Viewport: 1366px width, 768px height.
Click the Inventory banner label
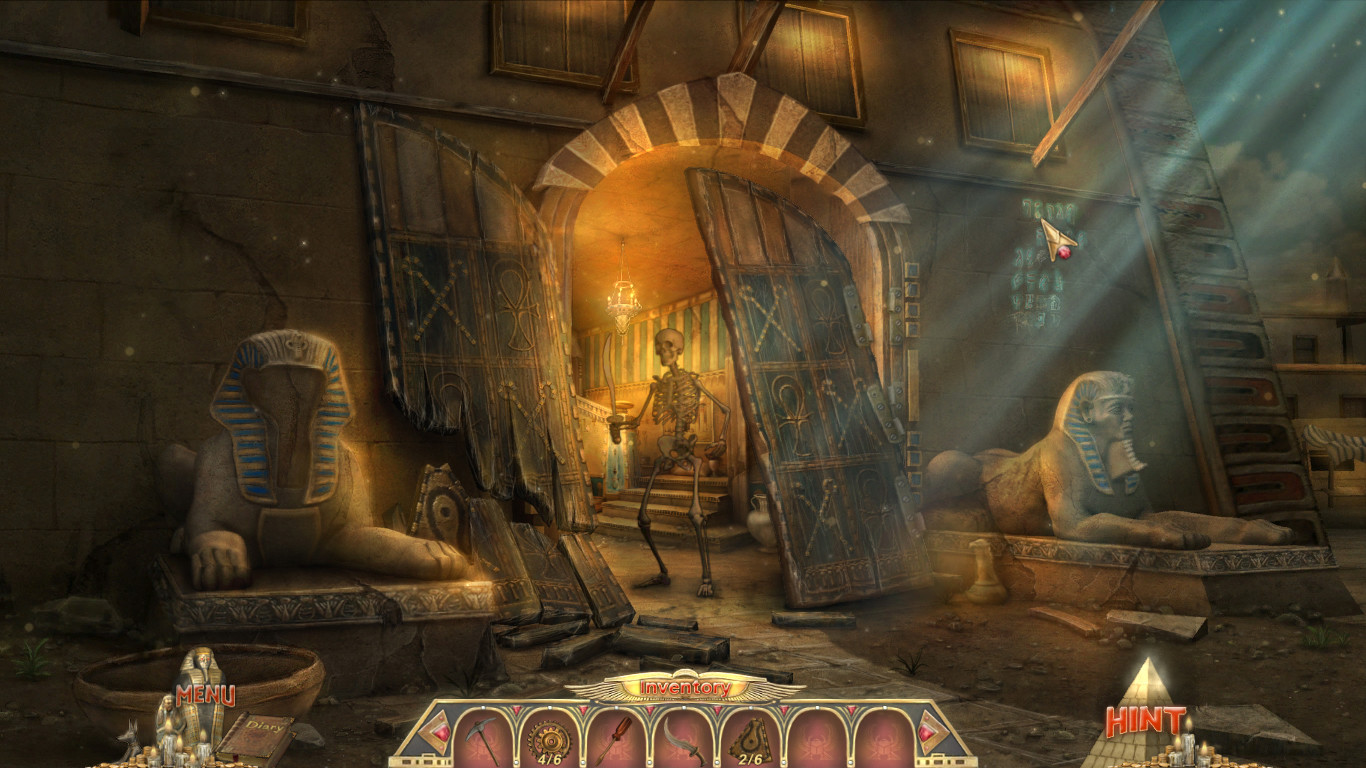tap(683, 688)
